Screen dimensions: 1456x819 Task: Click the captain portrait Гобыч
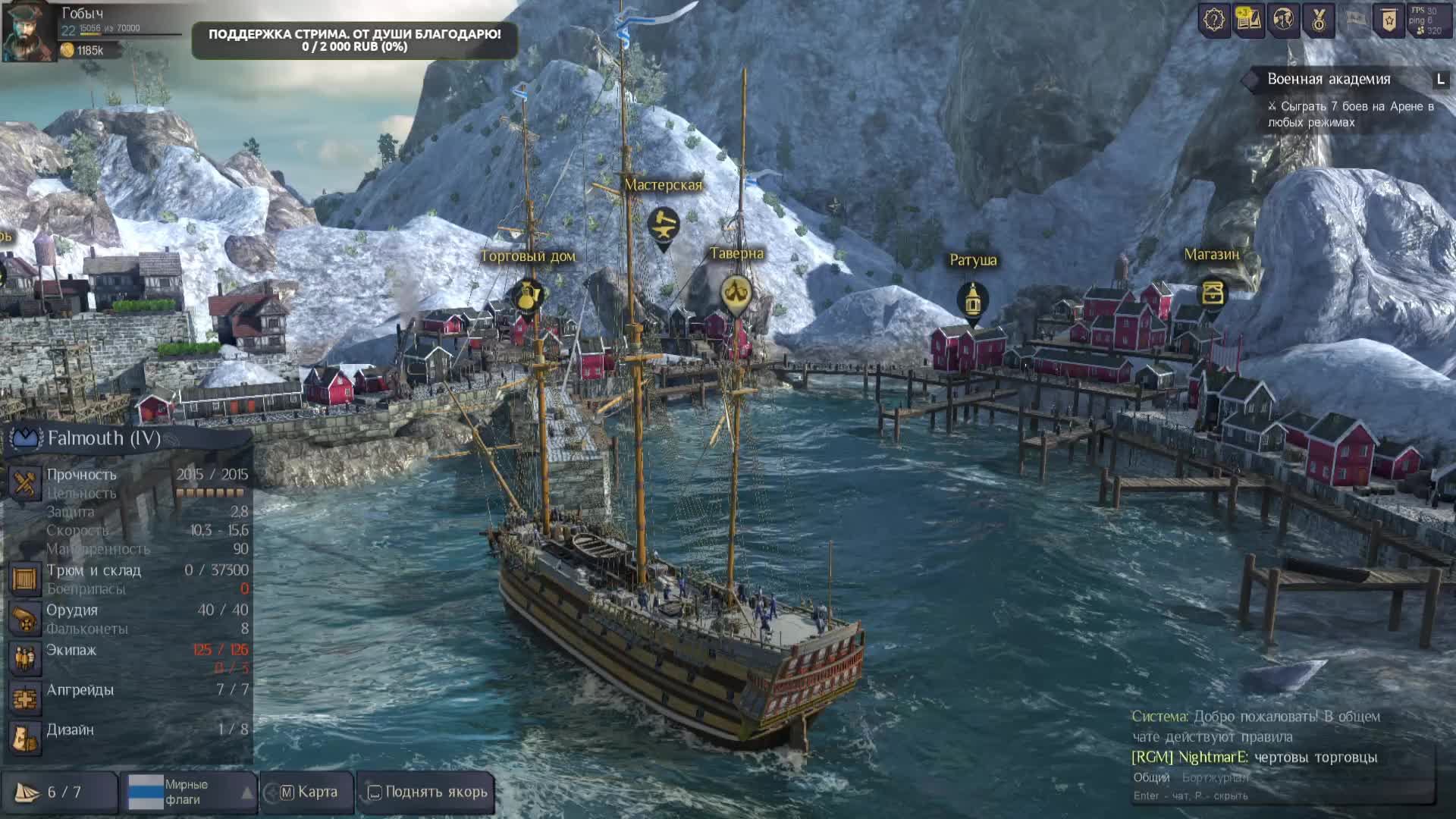[28, 32]
